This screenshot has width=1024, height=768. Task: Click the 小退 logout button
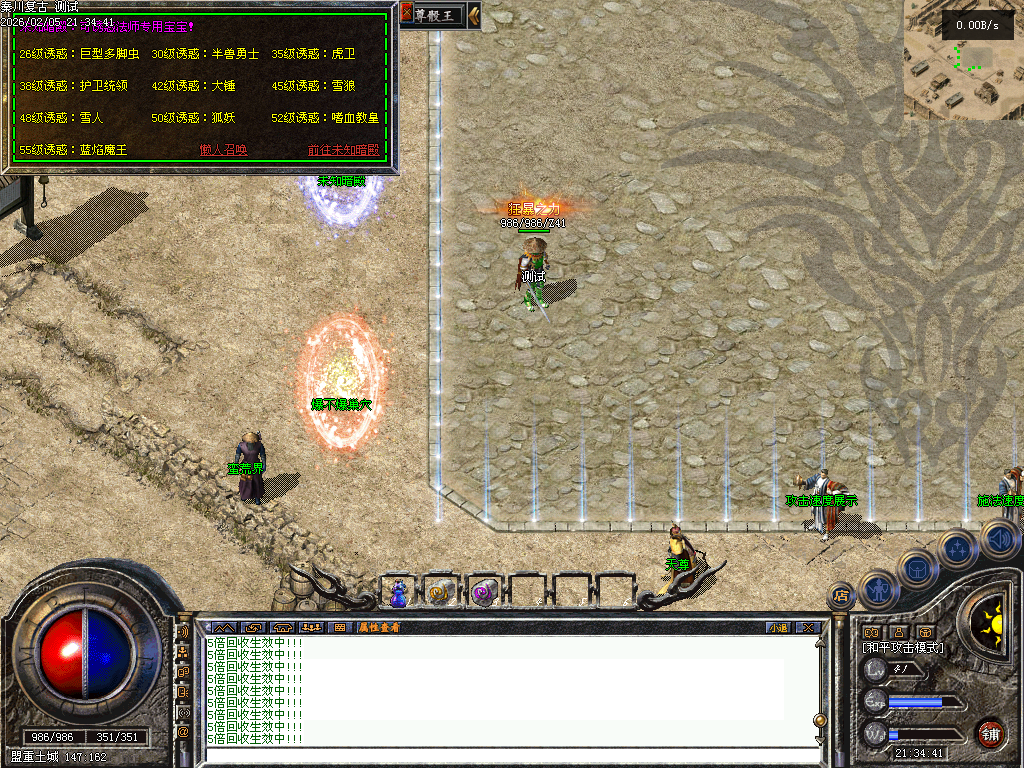[x=778, y=627]
